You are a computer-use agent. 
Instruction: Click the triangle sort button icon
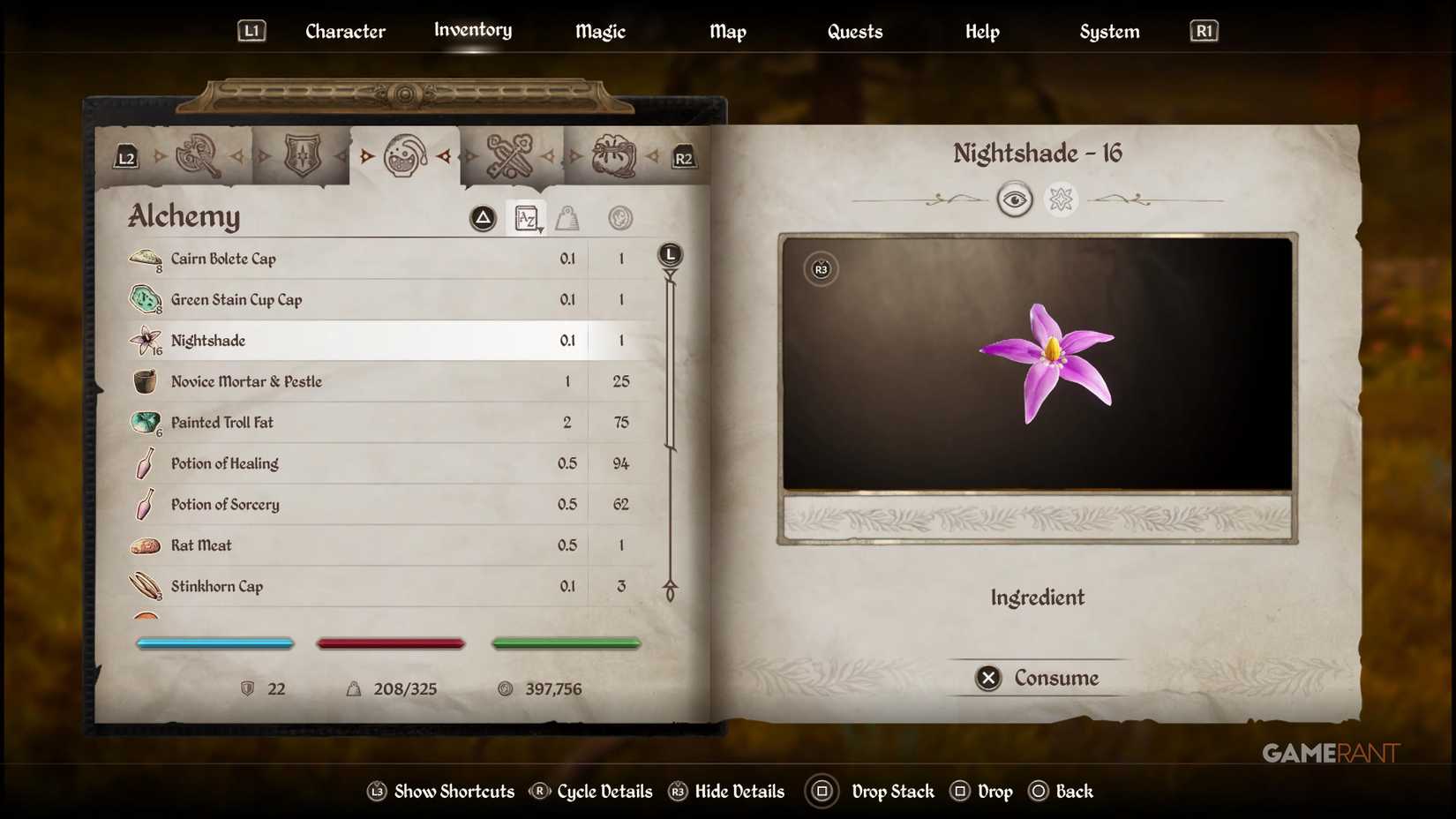[481, 218]
